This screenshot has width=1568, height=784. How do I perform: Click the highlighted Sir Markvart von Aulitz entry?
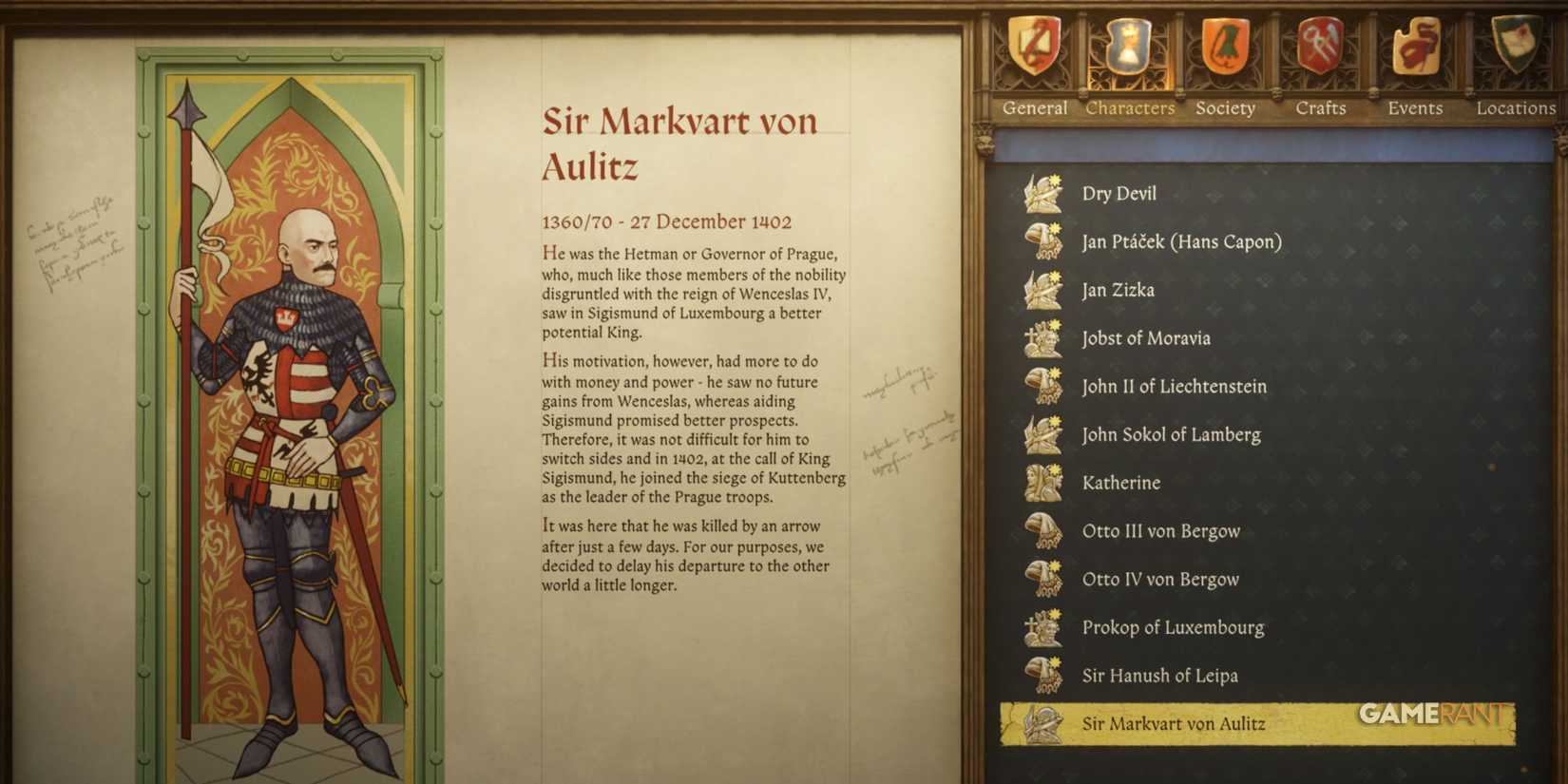pyautogui.click(x=1176, y=723)
